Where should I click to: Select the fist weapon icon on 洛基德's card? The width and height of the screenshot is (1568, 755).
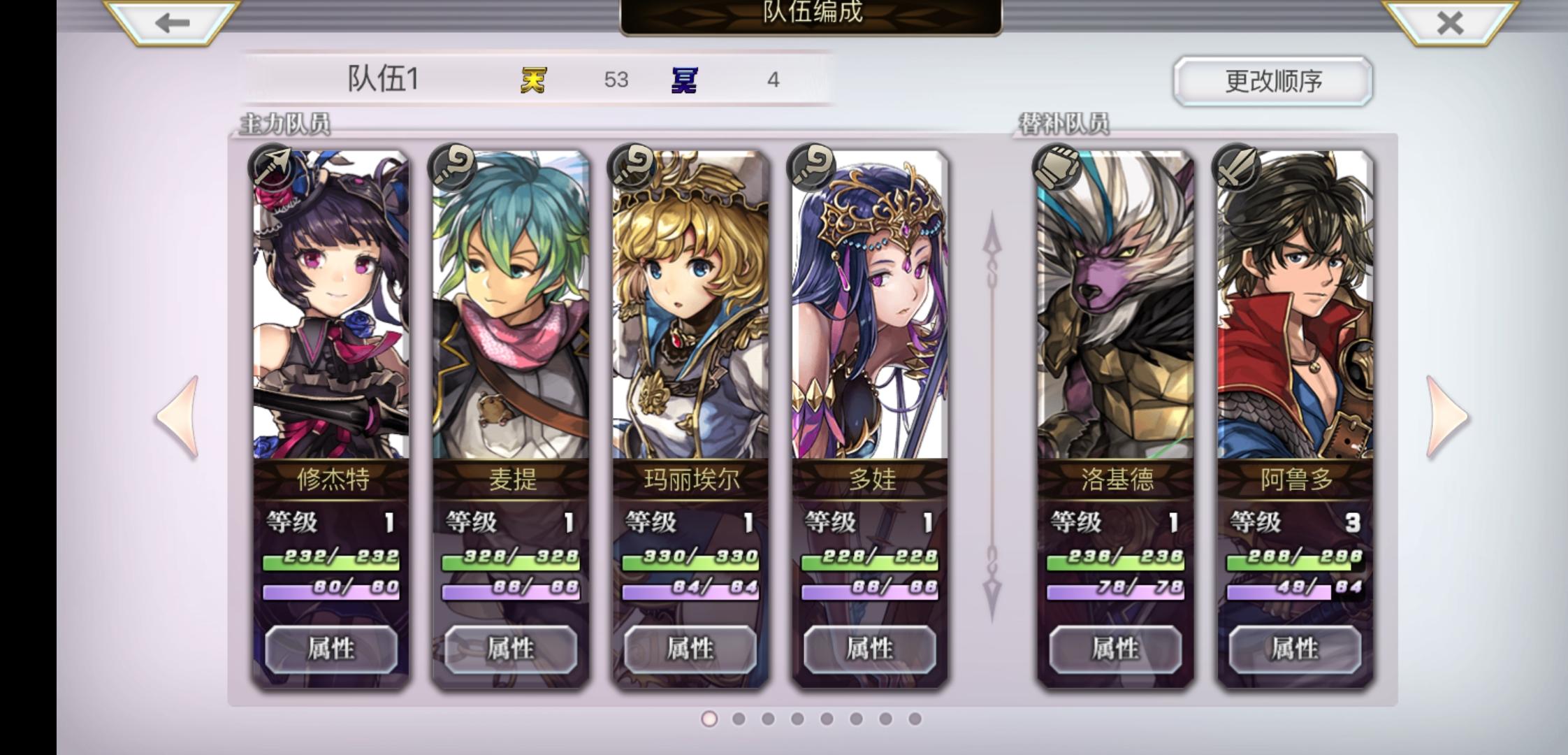tap(1061, 170)
